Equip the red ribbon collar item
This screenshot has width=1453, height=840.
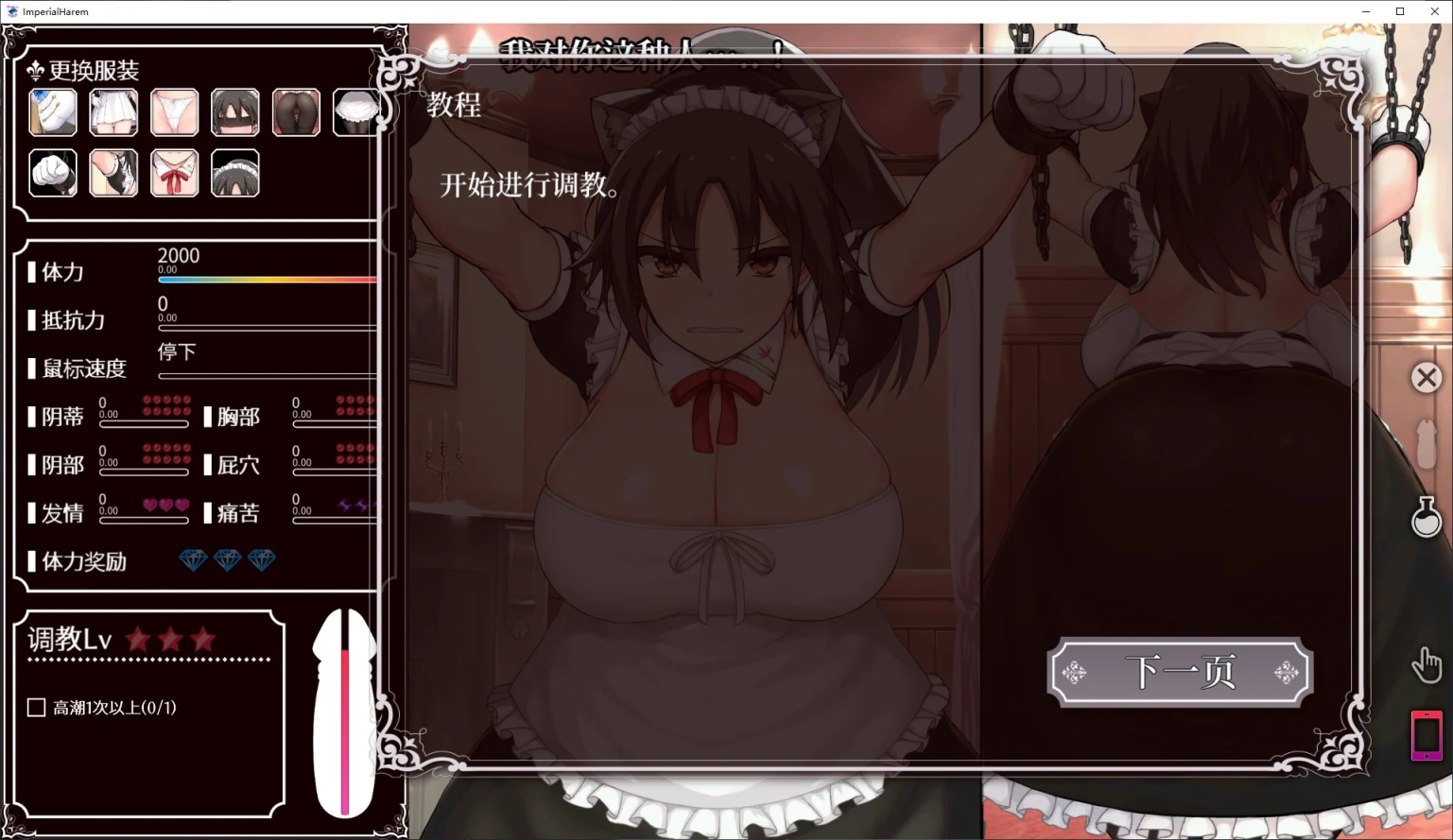coord(174,173)
